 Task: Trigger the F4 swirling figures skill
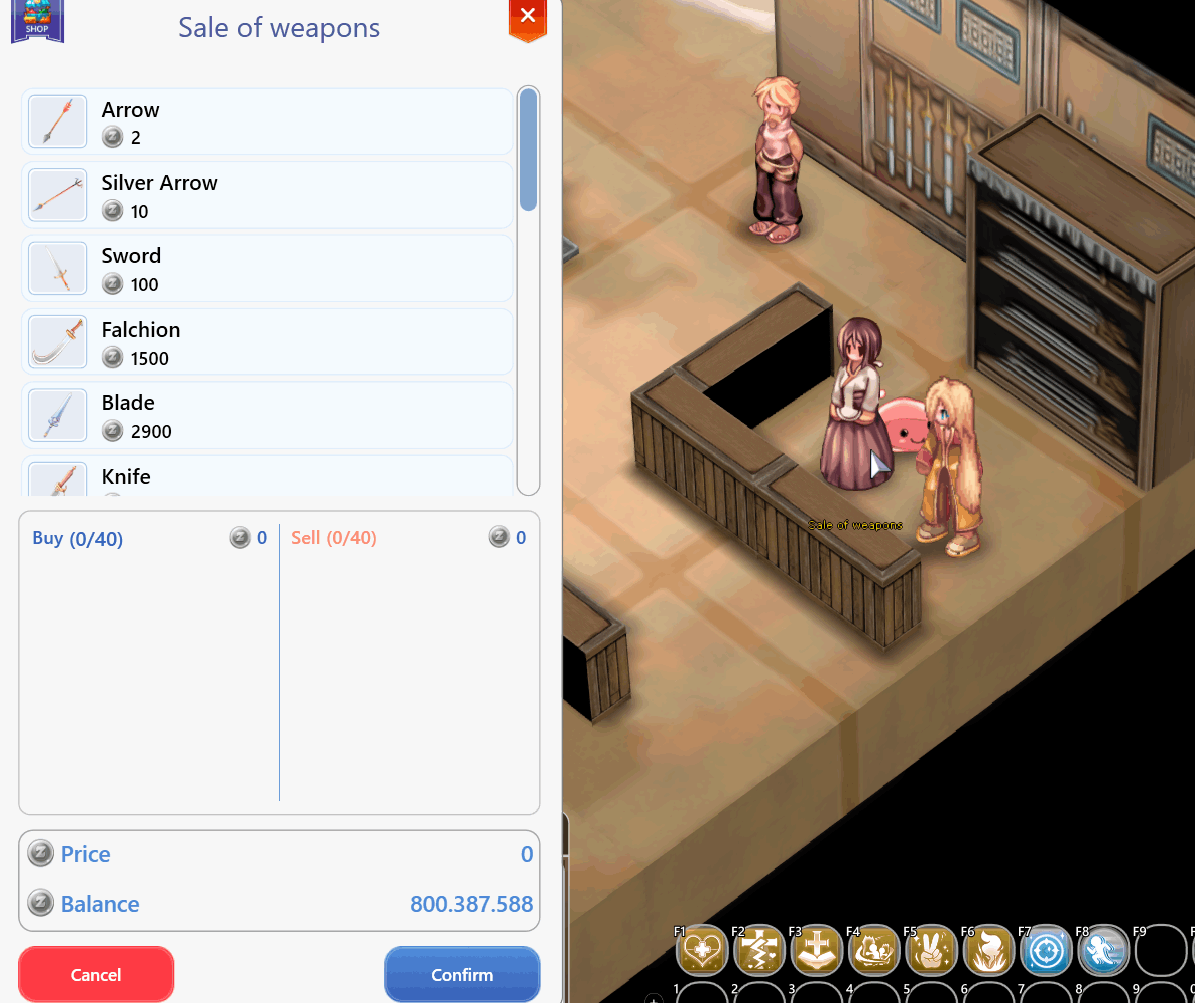875,950
